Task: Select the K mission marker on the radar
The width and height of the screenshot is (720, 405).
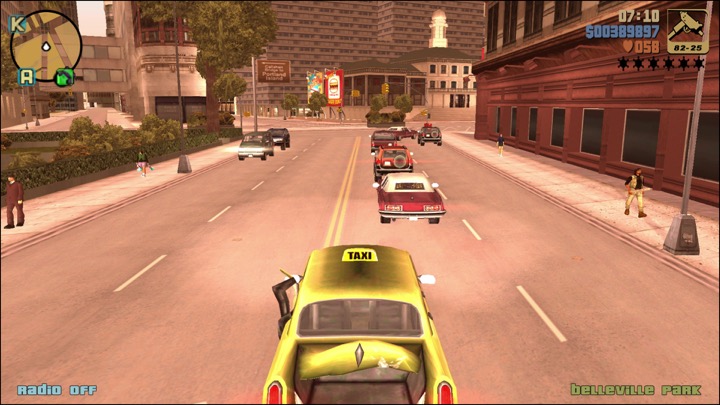Action: (17, 22)
